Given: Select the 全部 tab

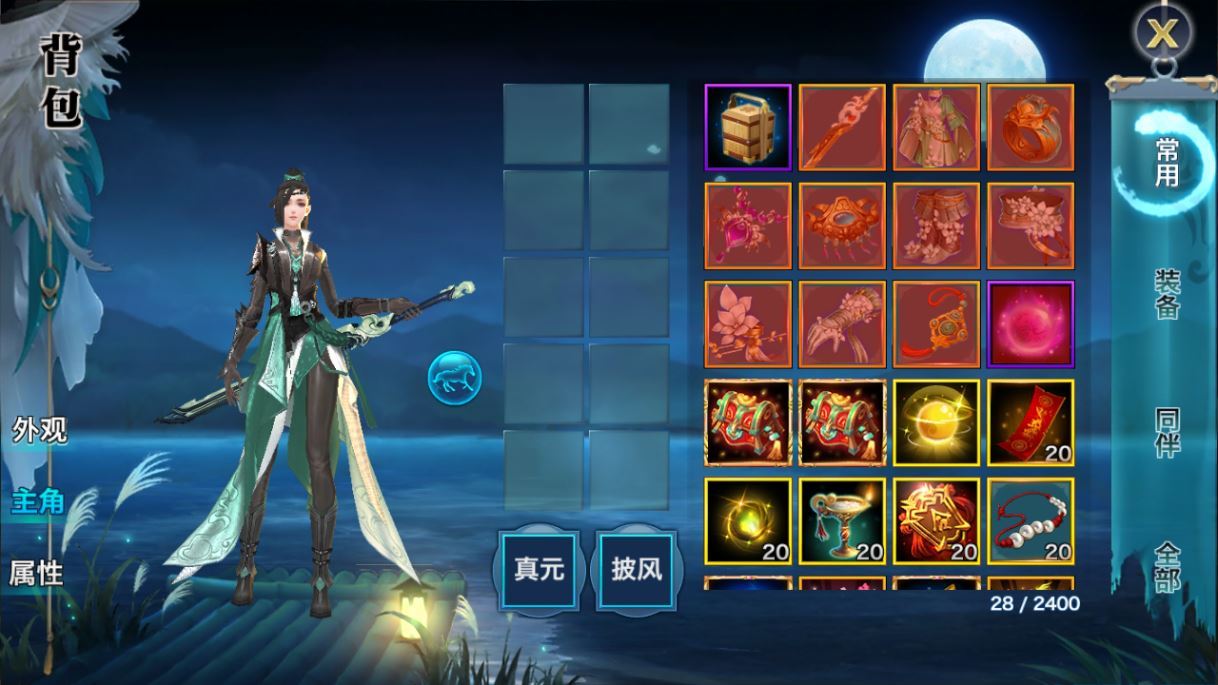Looking at the screenshot, I should (x=1166, y=565).
